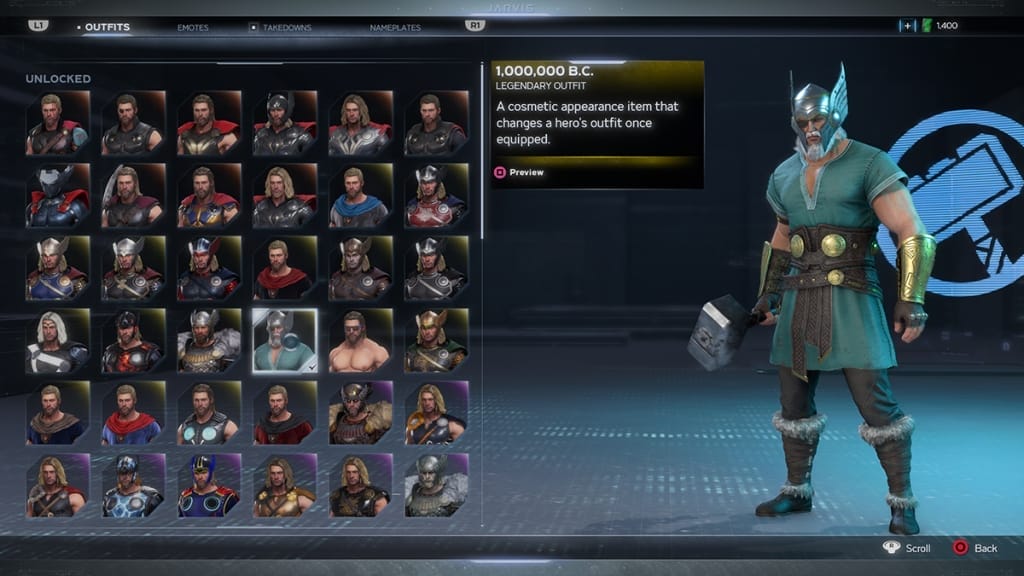Image resolution: width=1024 pixels, height=576 pixels.
Task: Choose the fur-cloaked horned viking outfit
Action: pyautogui.click(x=360, y=412)
